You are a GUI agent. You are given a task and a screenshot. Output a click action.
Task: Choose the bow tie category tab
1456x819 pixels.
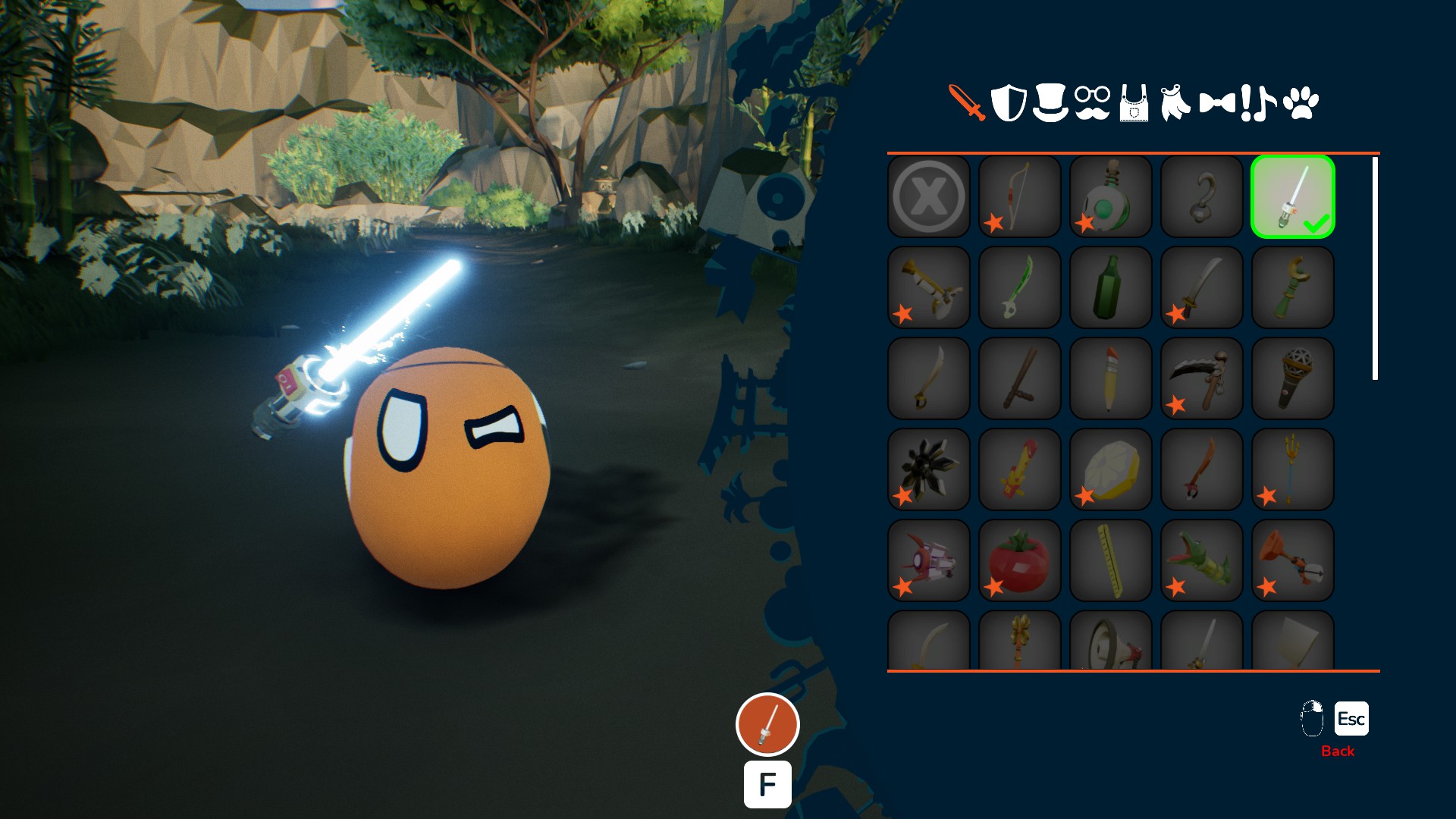[1217, 103]
